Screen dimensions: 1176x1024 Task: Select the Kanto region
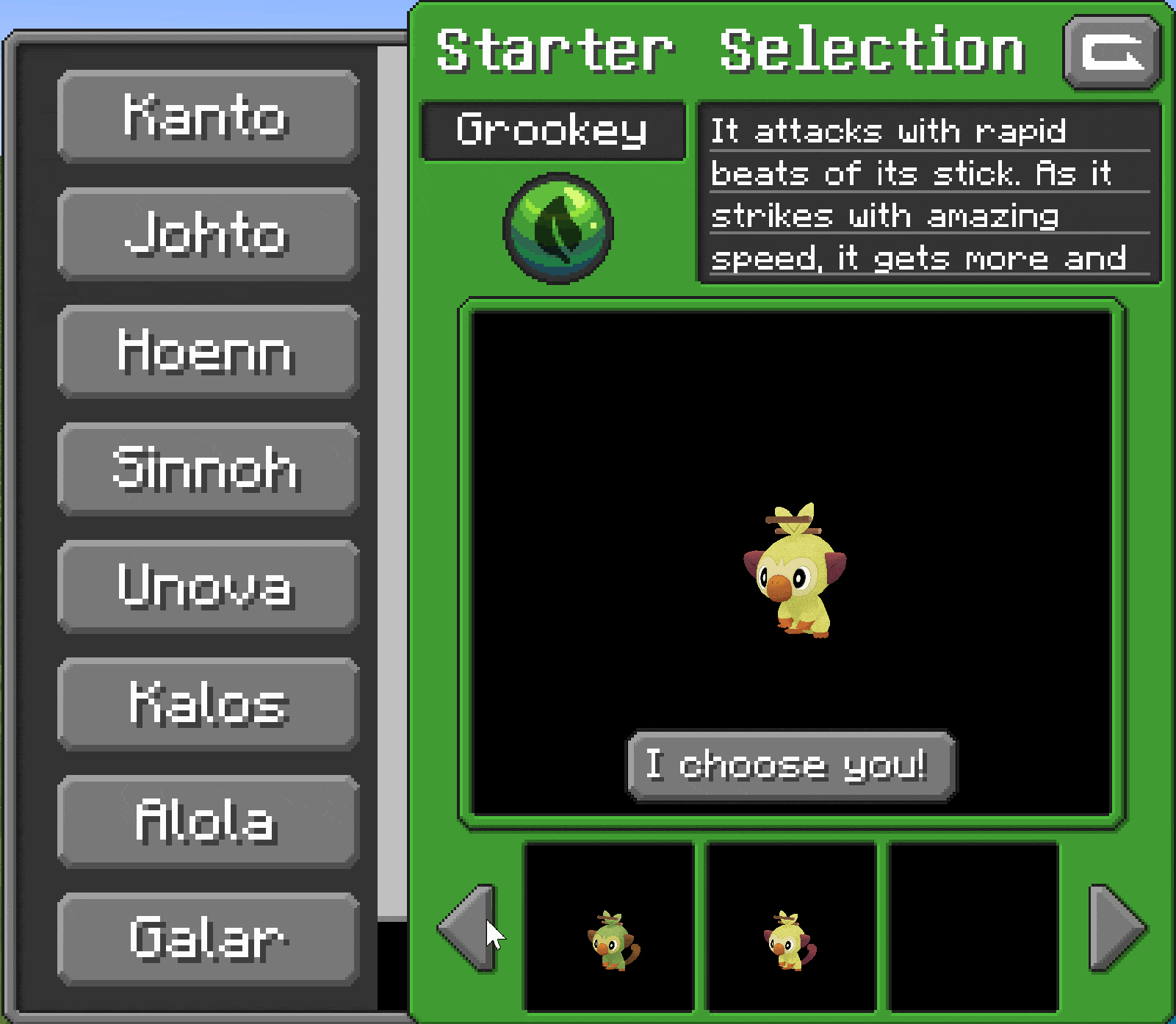point(208,116)
